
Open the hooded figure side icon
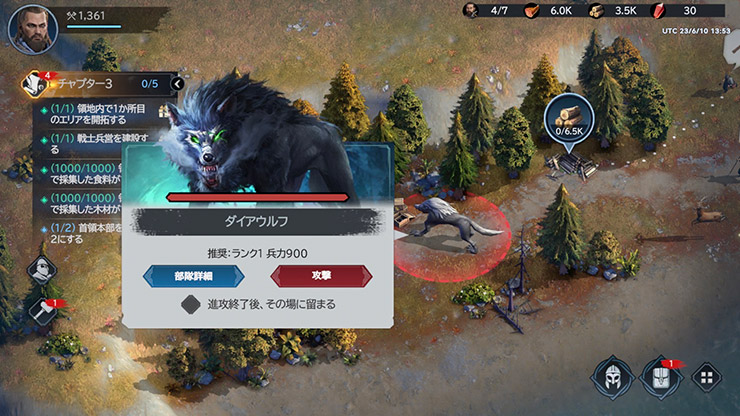pos(42,269)
